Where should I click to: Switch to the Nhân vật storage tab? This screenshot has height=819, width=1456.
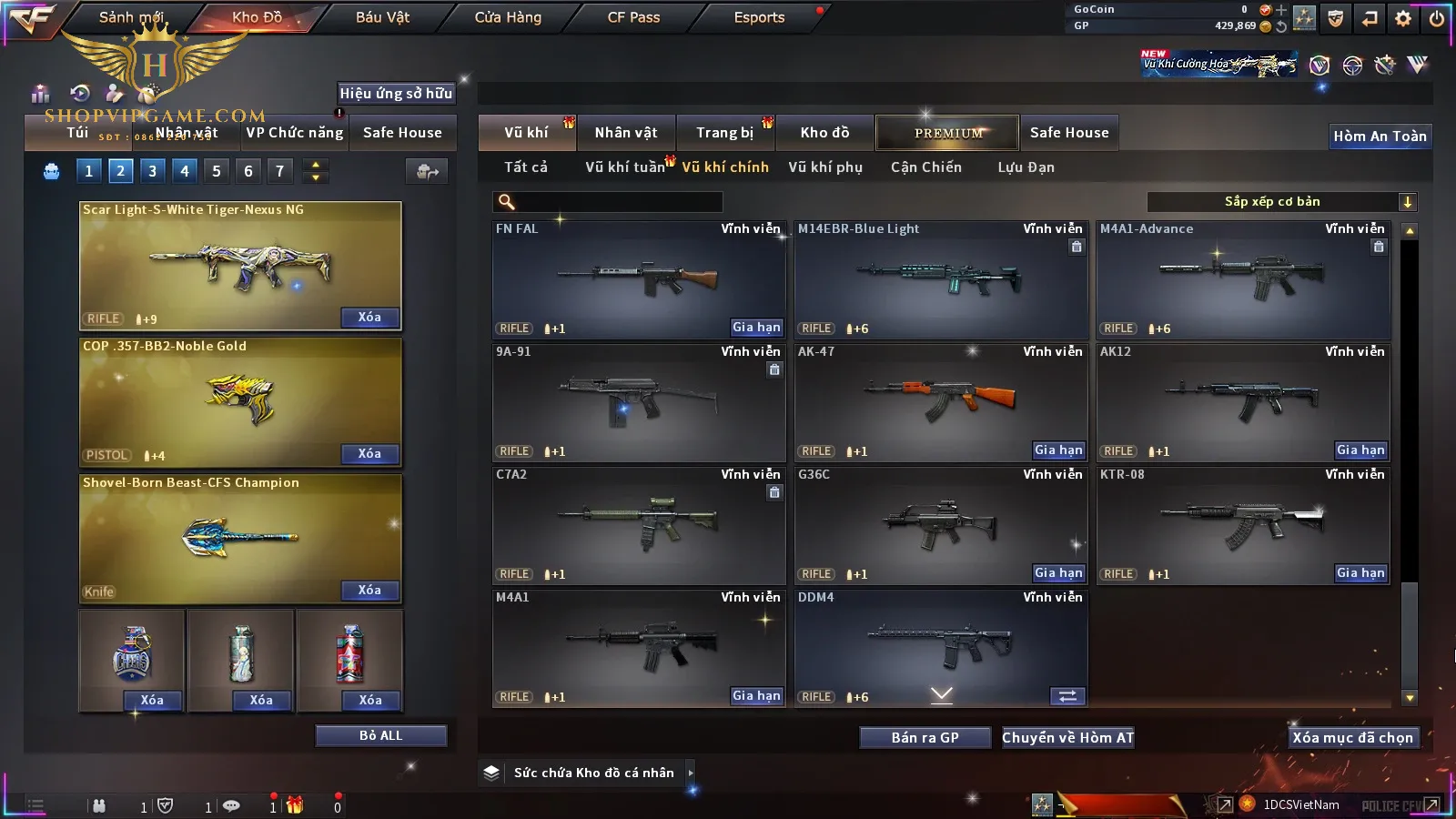[626, 133]
